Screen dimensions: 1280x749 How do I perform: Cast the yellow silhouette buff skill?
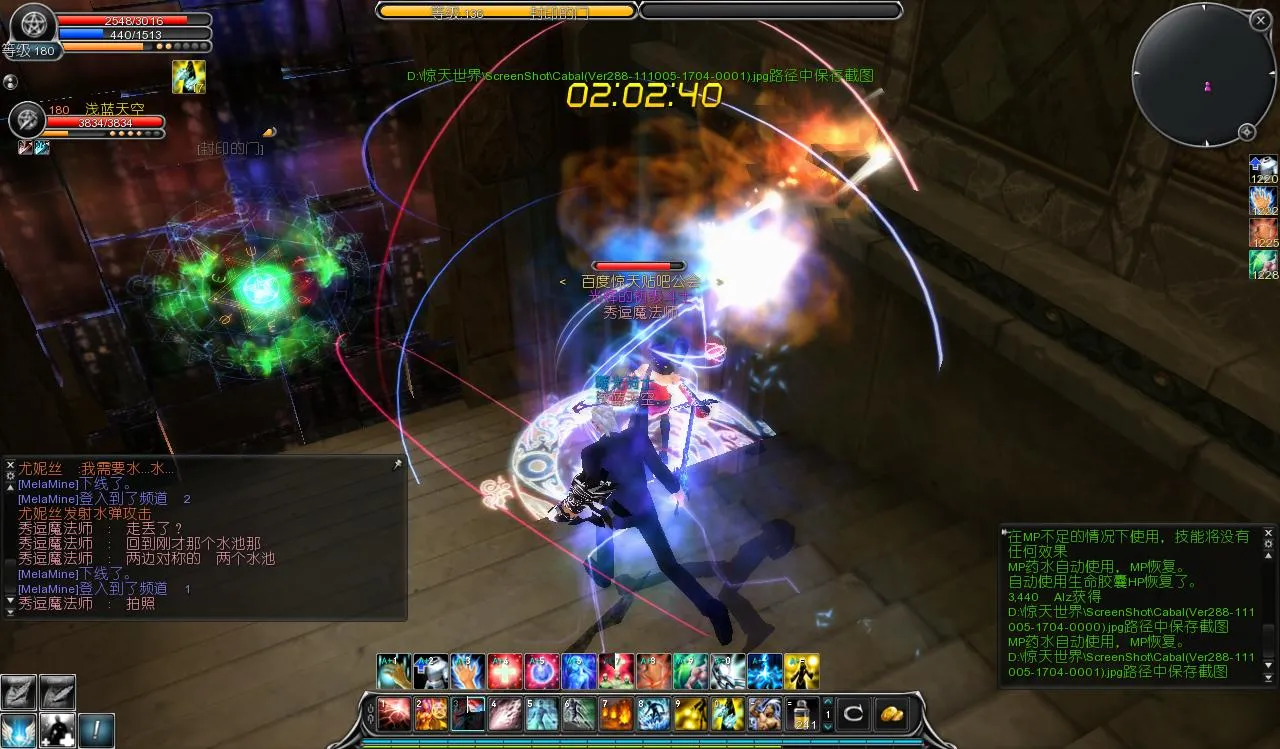(802, 672)
